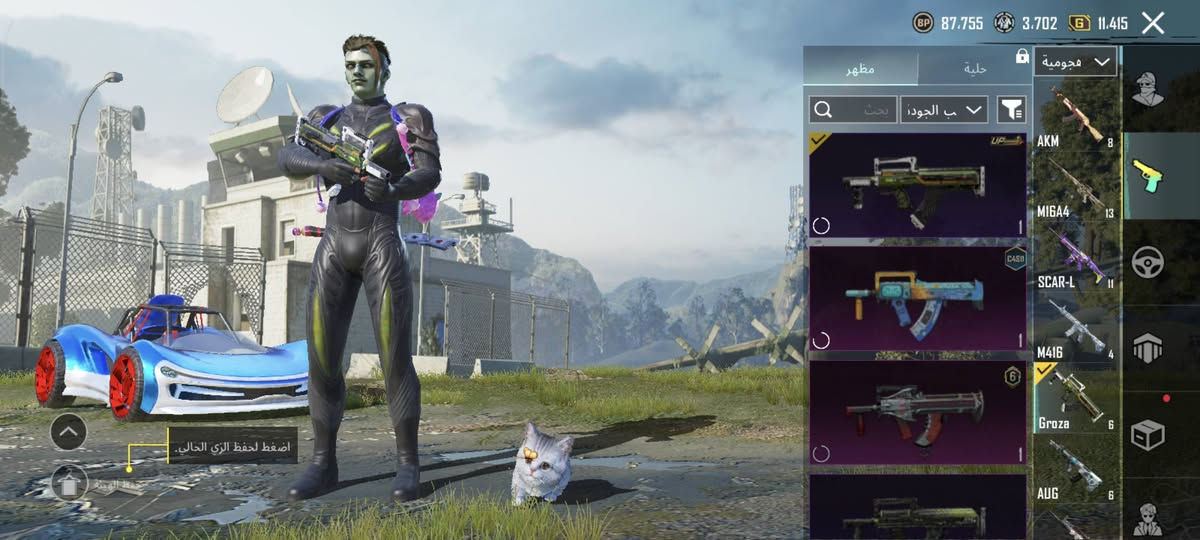Choose M416 from the weapon list

[x=1075, y=328]
